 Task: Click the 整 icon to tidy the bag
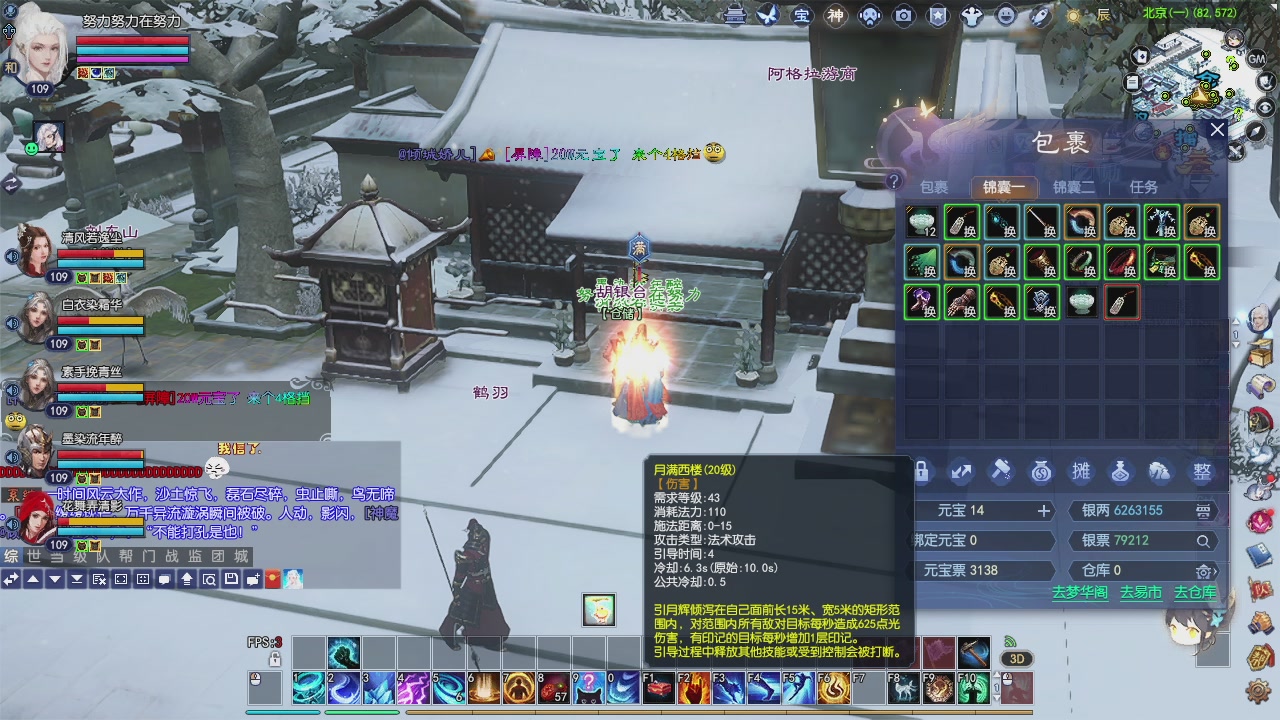pyautogui.click(x=1201, y=470)
